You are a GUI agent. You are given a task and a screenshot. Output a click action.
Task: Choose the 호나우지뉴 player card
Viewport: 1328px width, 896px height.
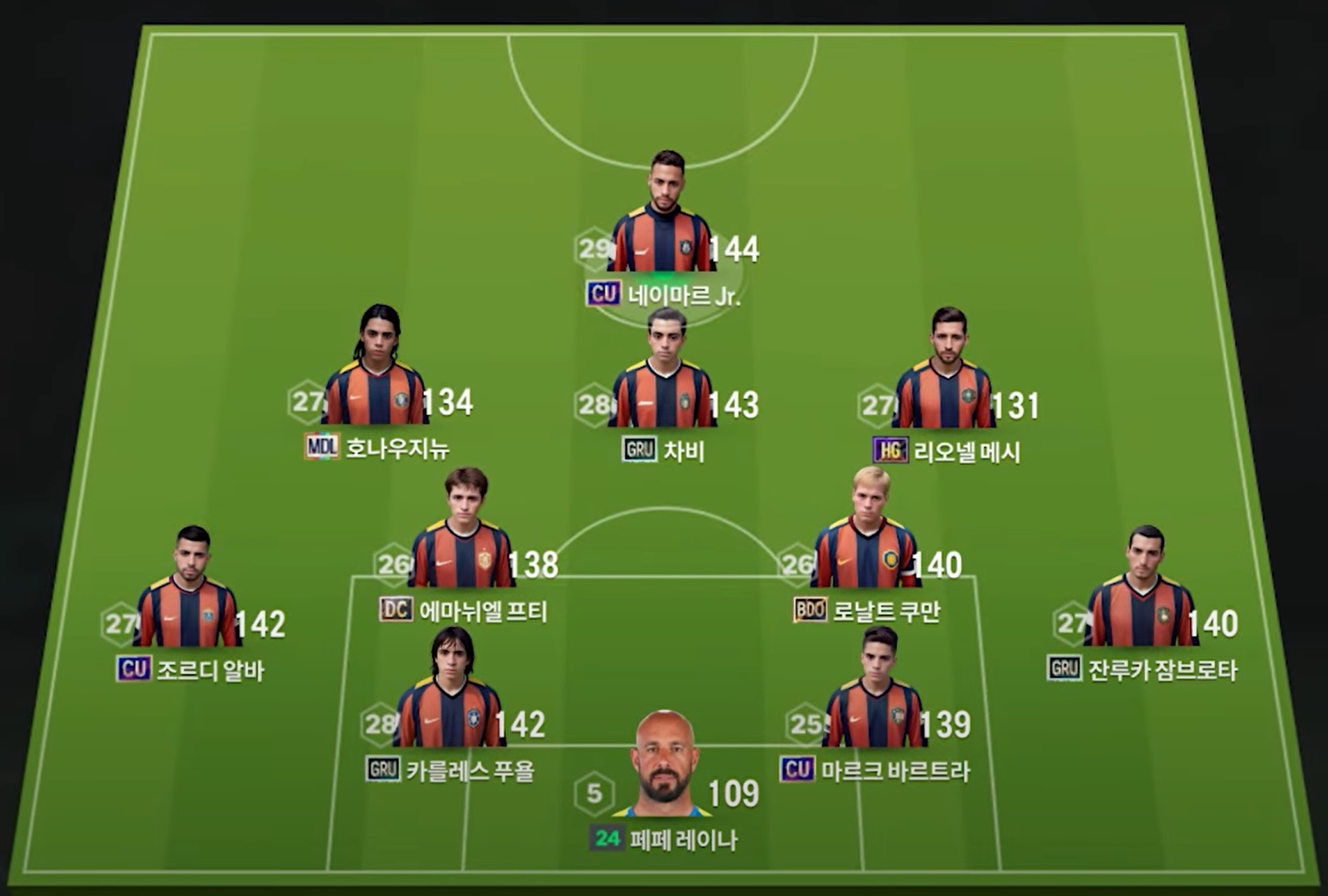click(x=376, y=378)
